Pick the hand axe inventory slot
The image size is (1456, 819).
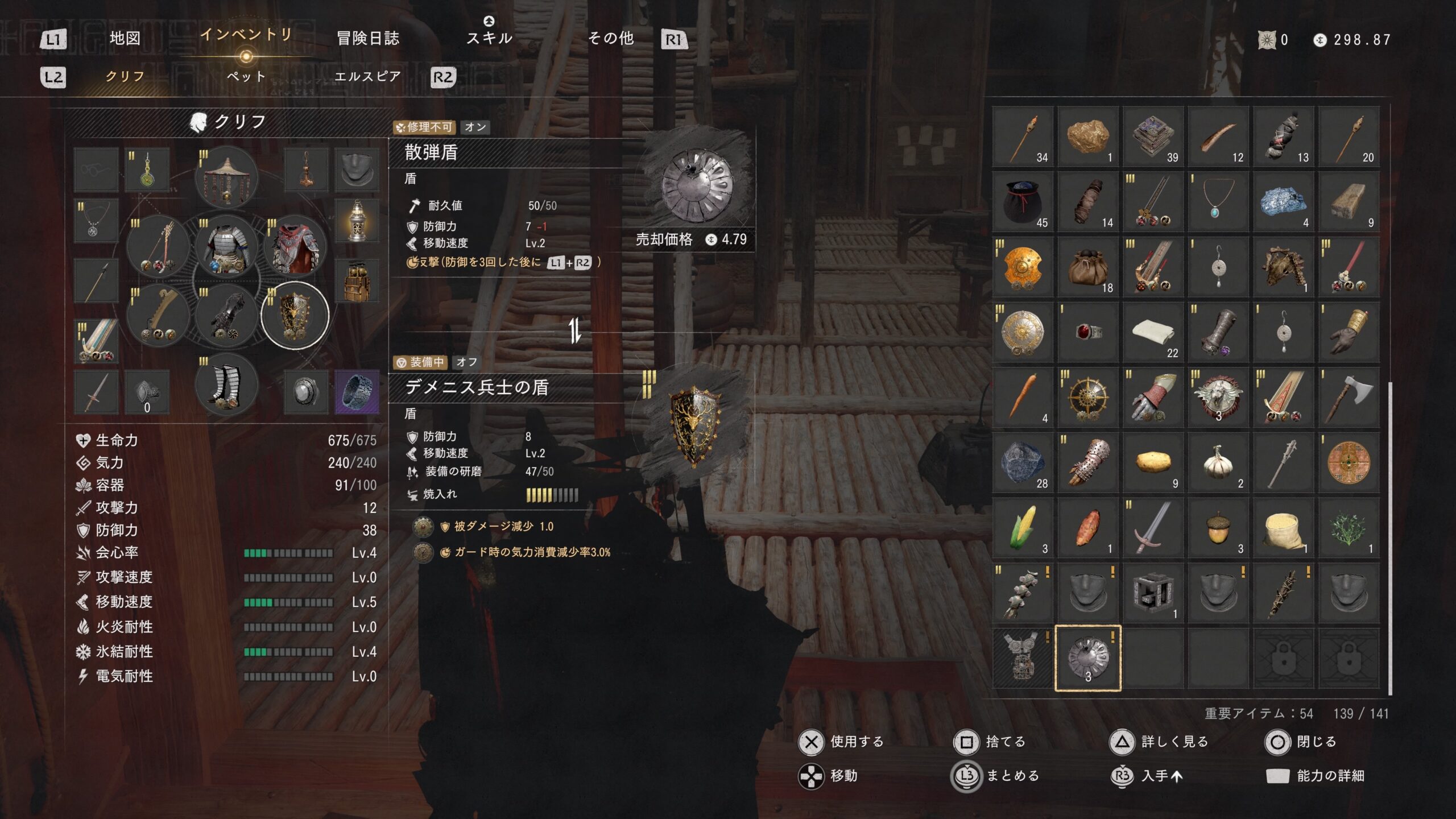click(x=1348, y=397)
